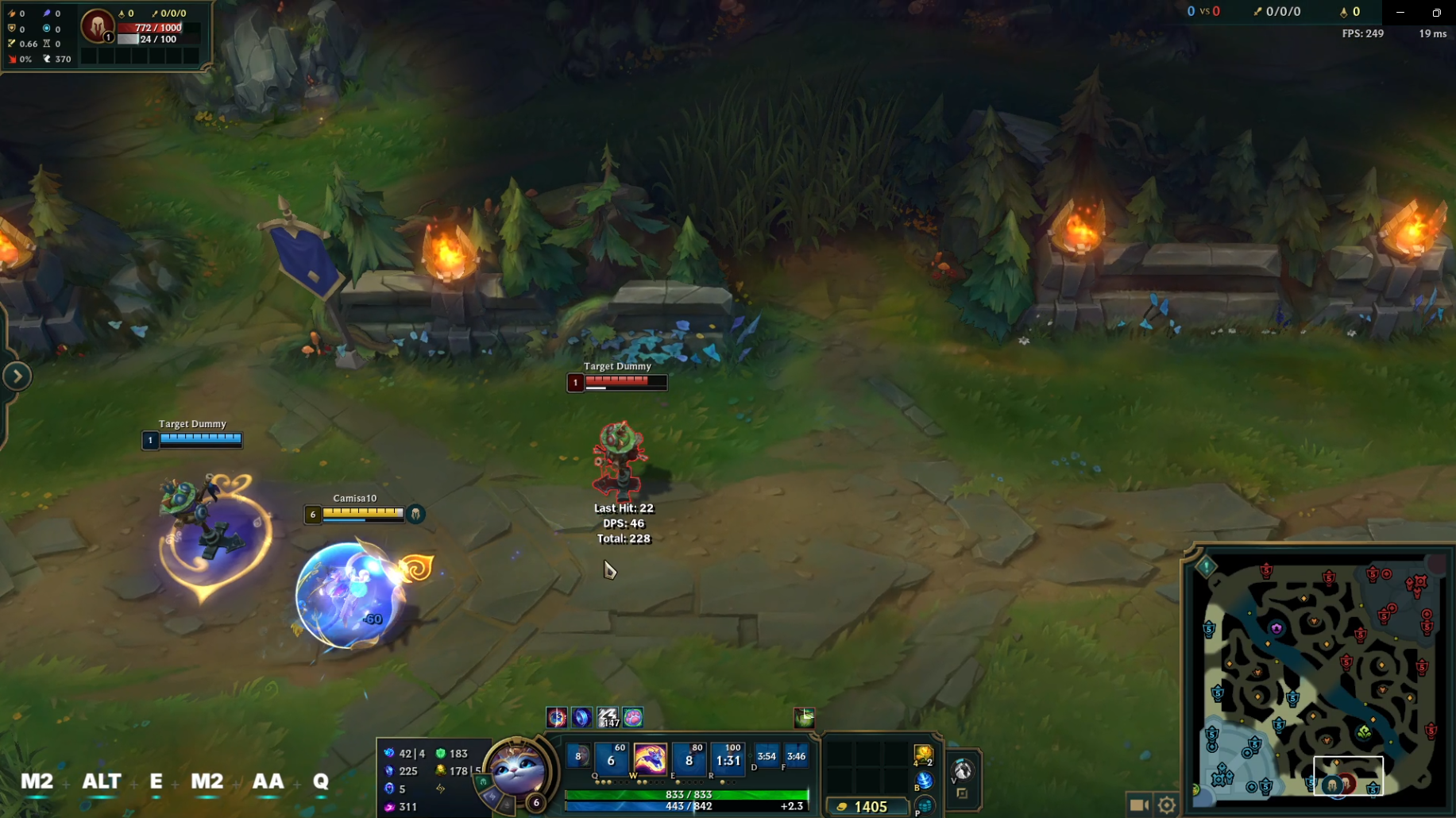Click the F summoner spell at 3:46
Screen dimensions: 1456x818
[x=797, y=757]
